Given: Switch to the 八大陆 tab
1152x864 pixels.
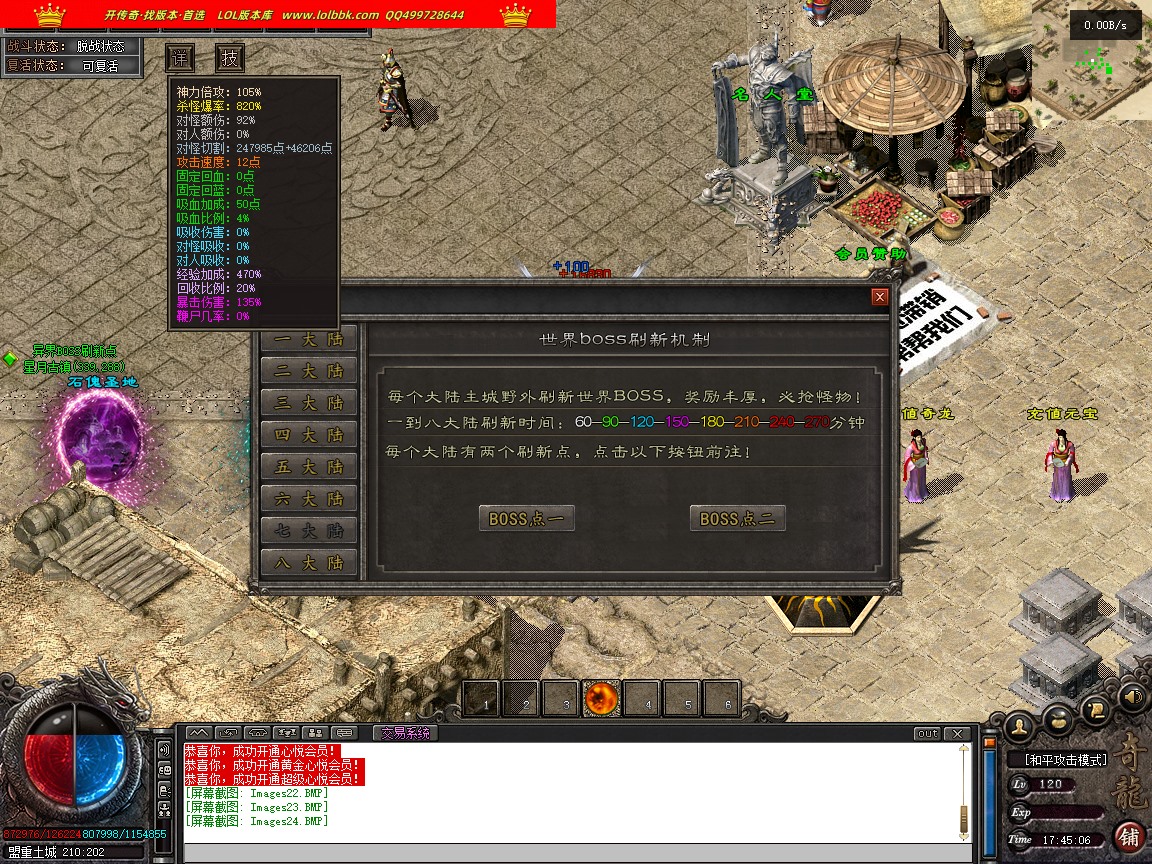Looking at the screenshot, I should 309,563.
